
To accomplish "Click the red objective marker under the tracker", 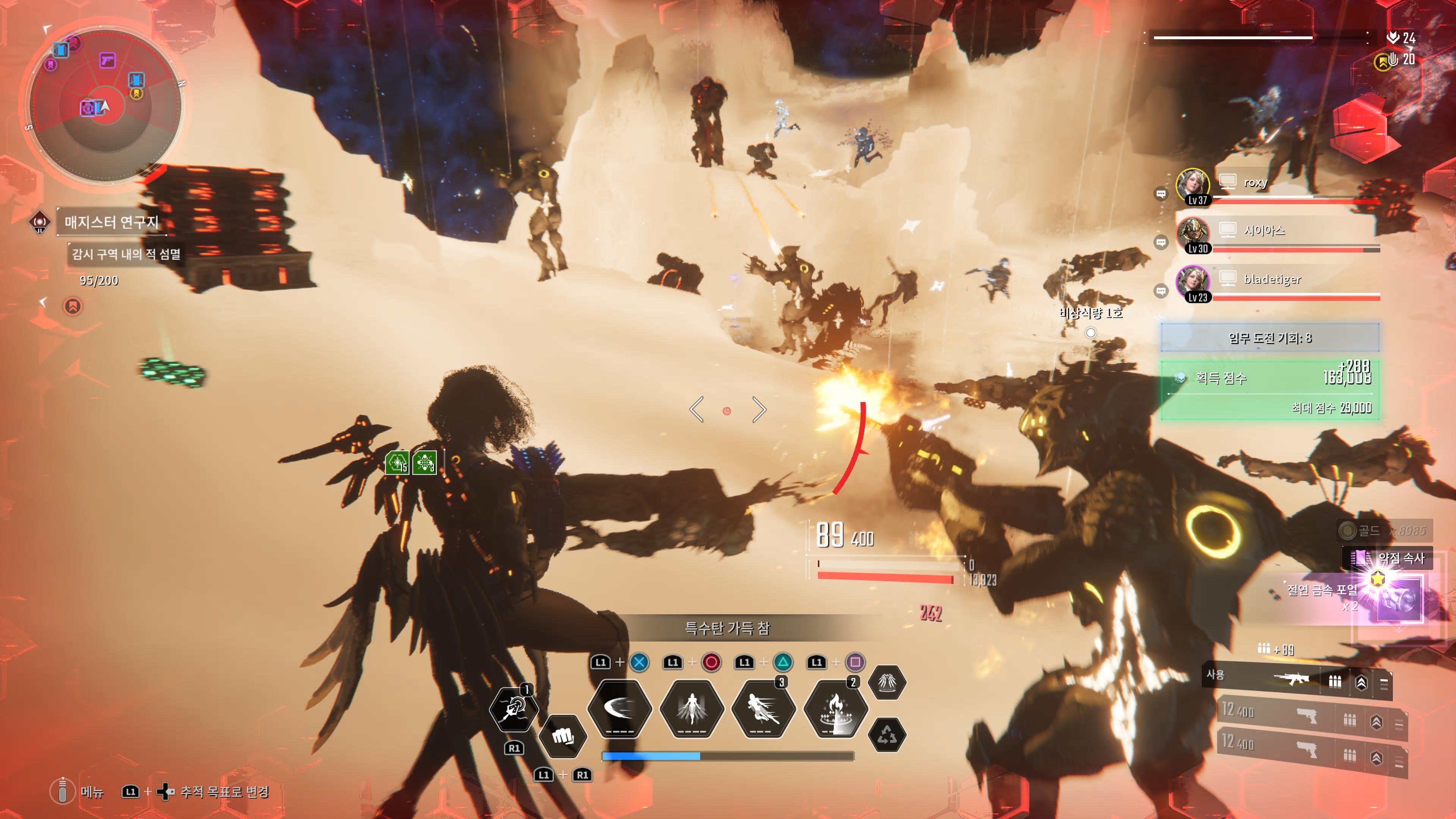I will click(x=72, y=306).
